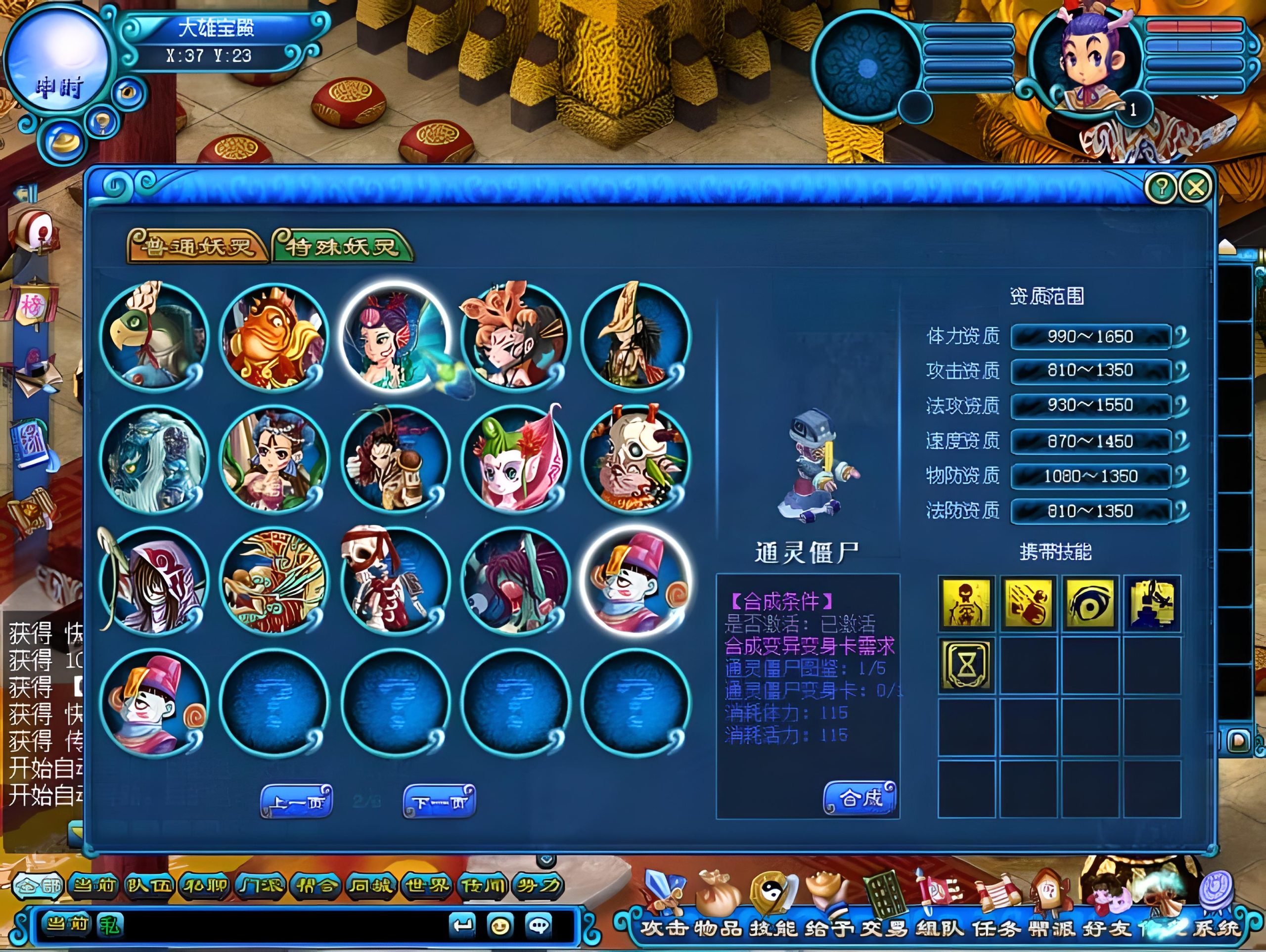Screen dimensions: 1266x952
Task: Pick the green-hooded eagle spirit portrait
Action: 154,338
